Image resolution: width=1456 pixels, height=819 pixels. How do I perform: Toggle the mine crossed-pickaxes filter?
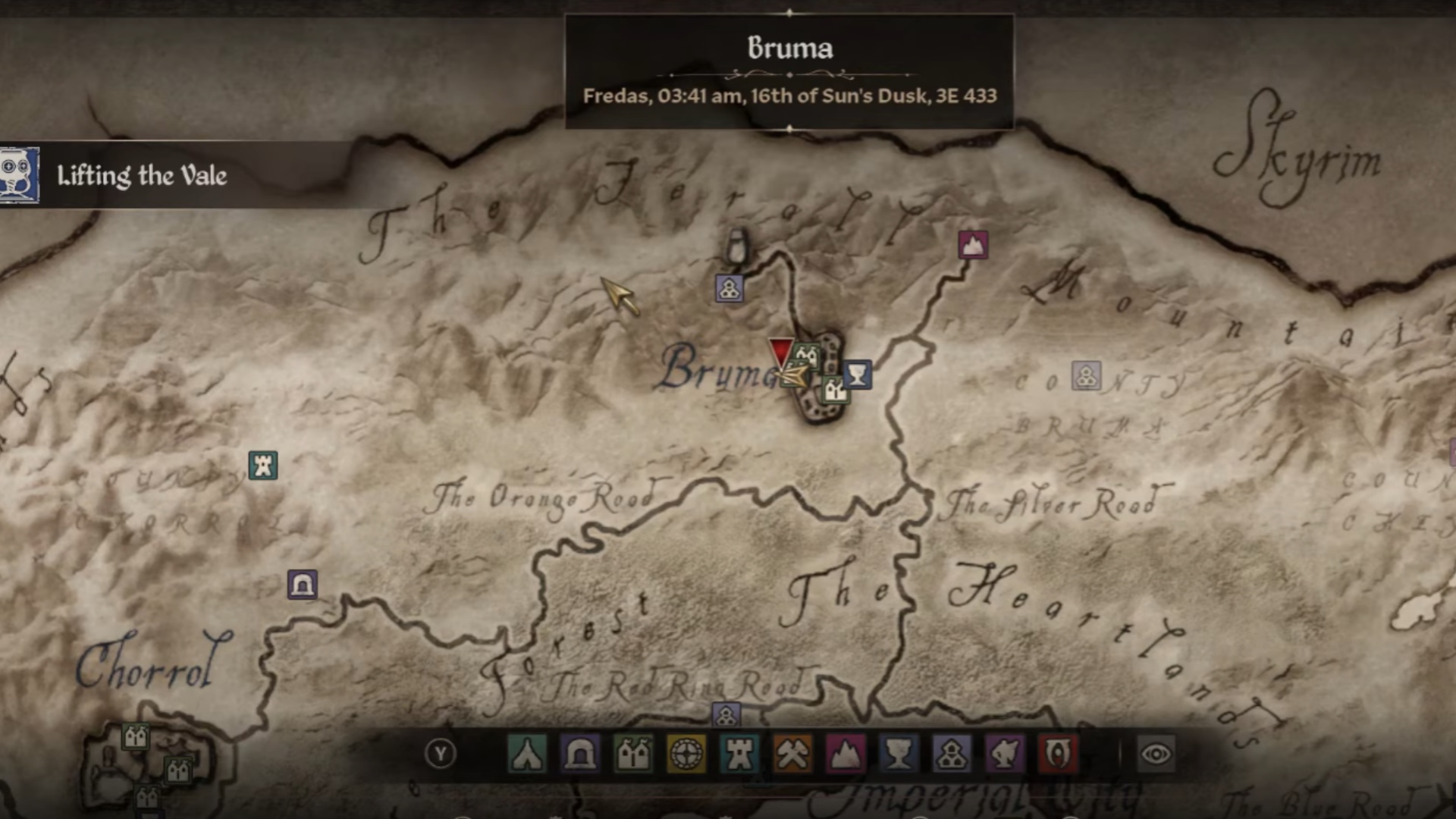tap(792, 754)
